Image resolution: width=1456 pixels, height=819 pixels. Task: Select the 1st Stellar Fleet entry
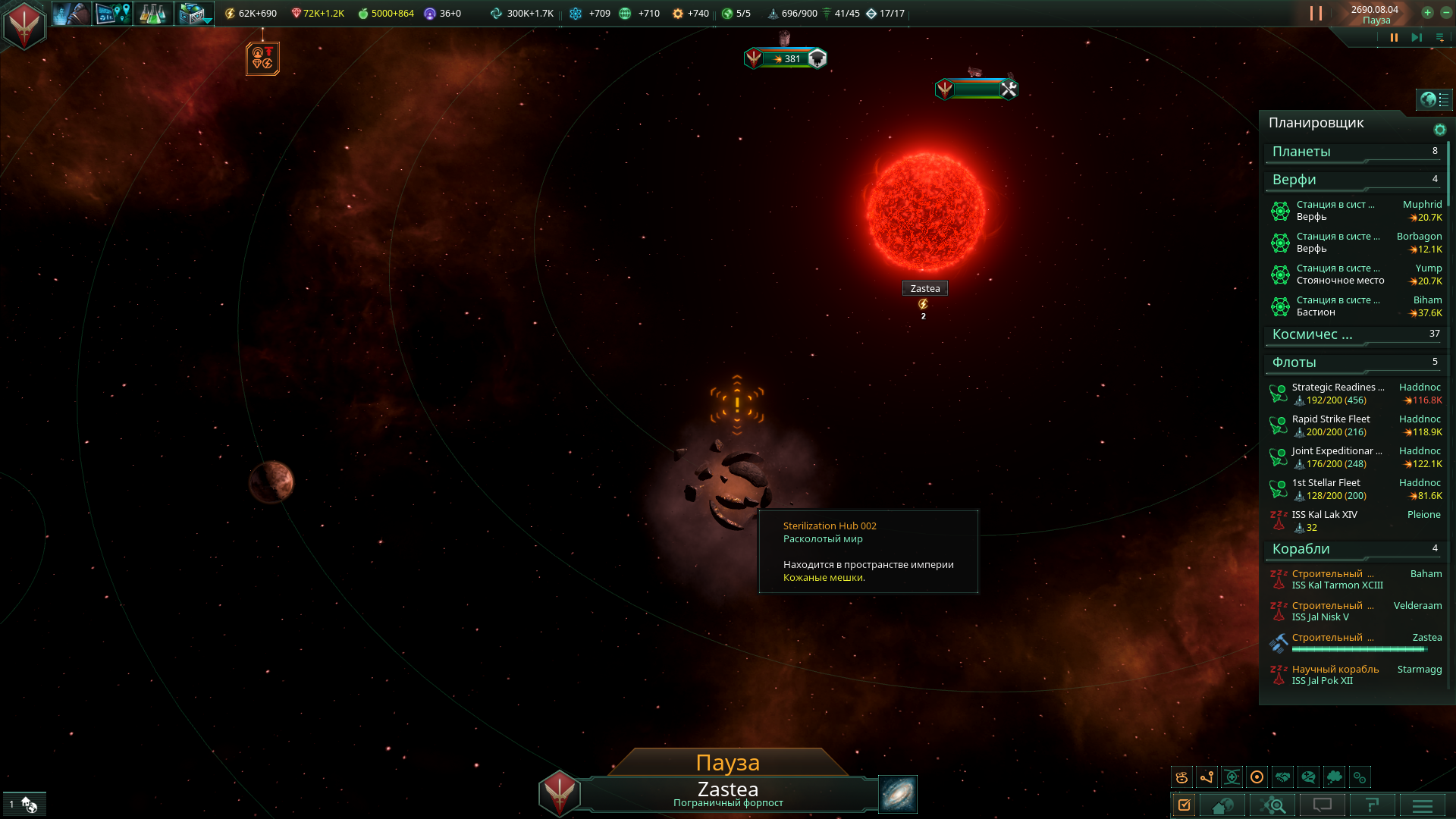point(1354,489)
